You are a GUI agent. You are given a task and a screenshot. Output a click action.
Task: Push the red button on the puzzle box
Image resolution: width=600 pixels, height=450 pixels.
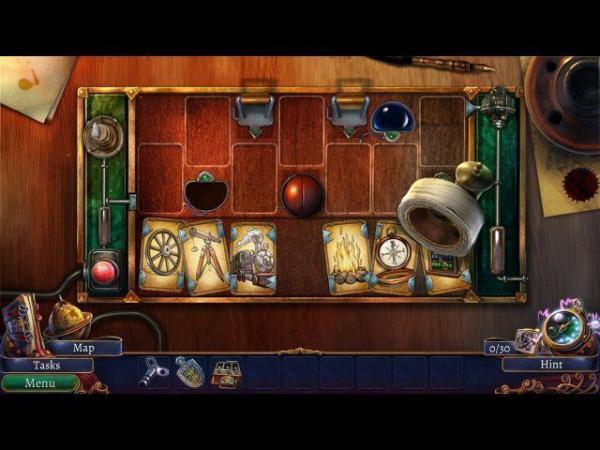(x=103, y=271)
